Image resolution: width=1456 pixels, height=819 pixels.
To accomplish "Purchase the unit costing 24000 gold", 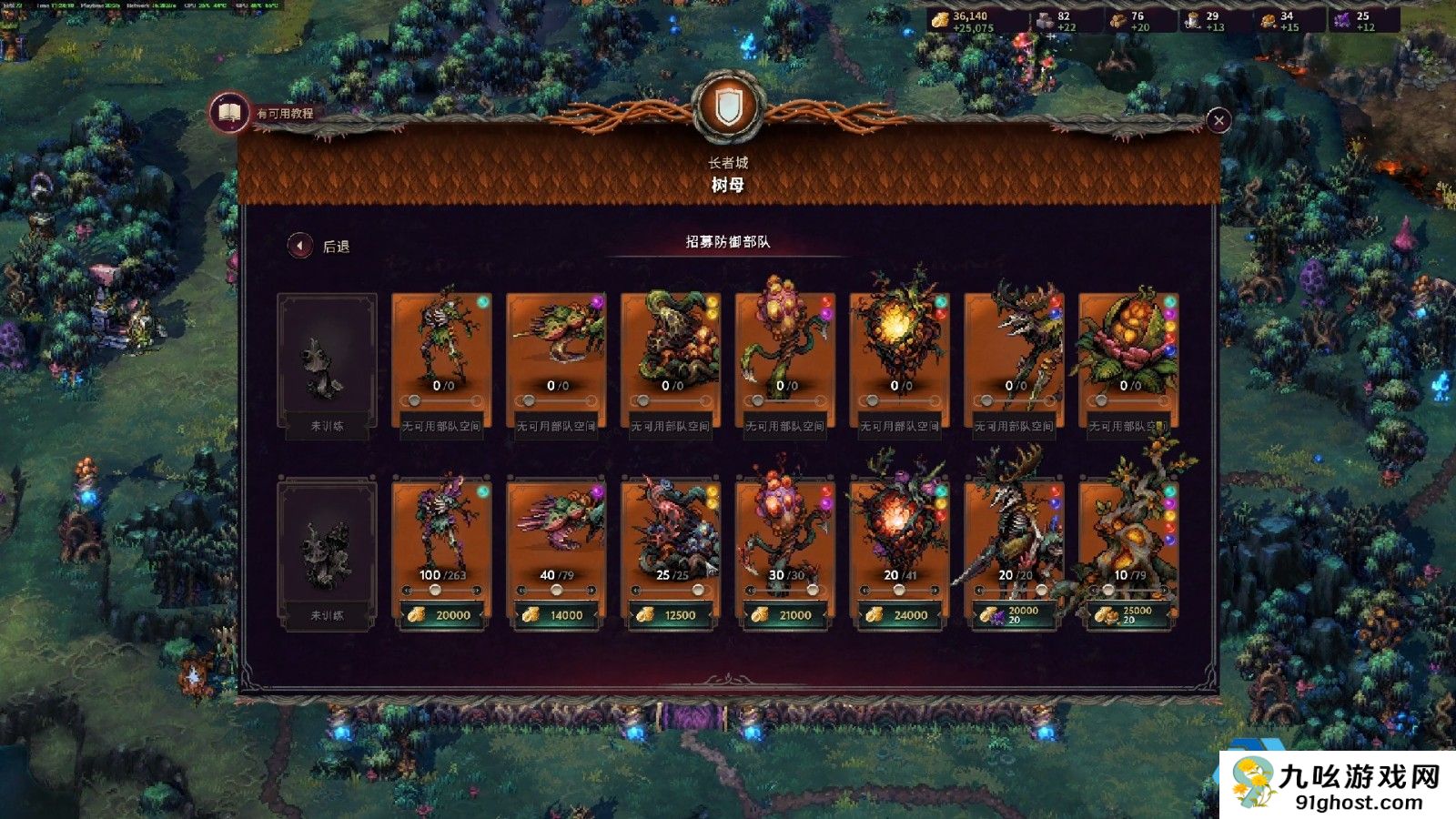I will [900, 615].
